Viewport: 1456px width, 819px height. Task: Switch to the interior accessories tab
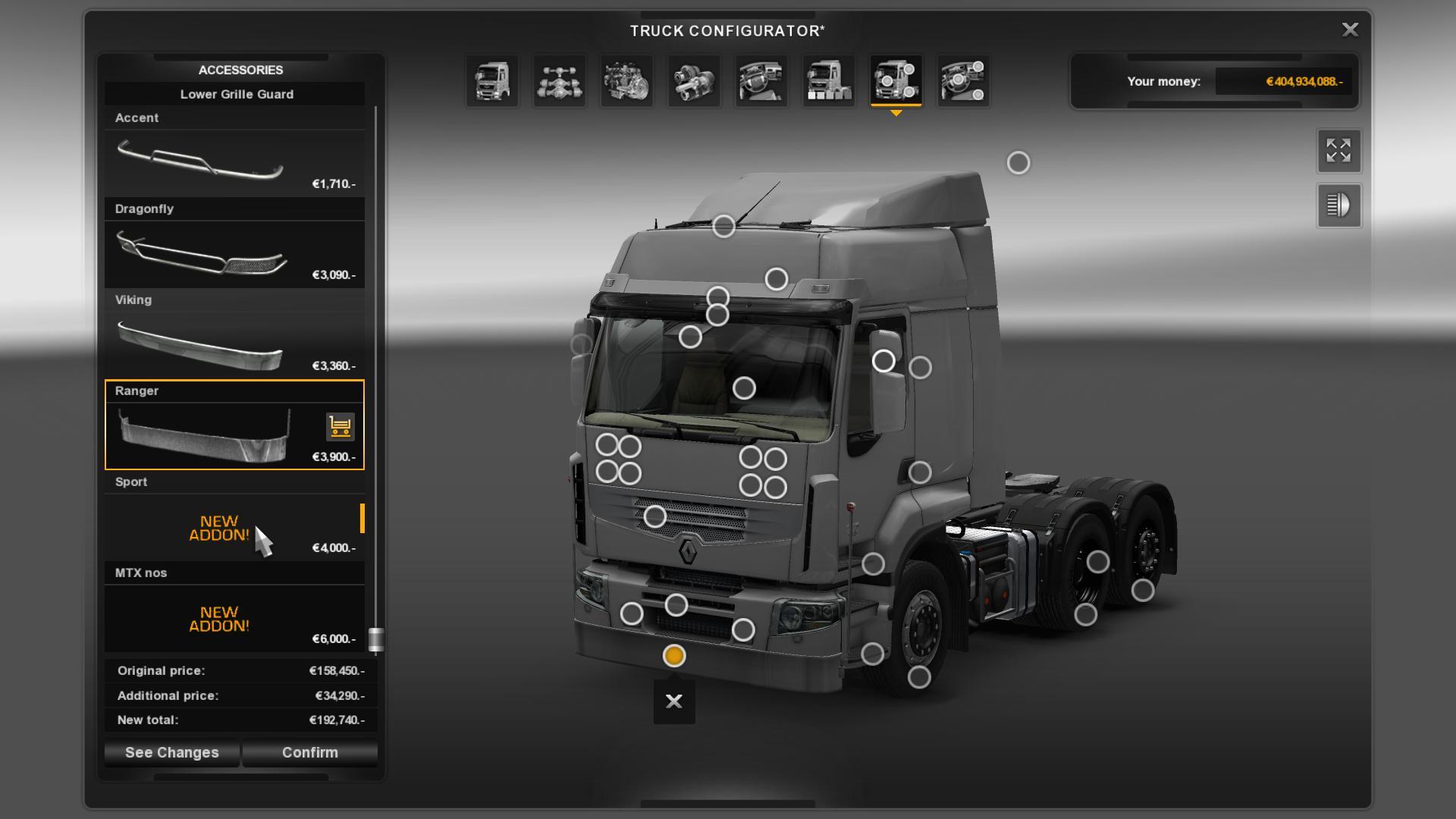(963, 81)
